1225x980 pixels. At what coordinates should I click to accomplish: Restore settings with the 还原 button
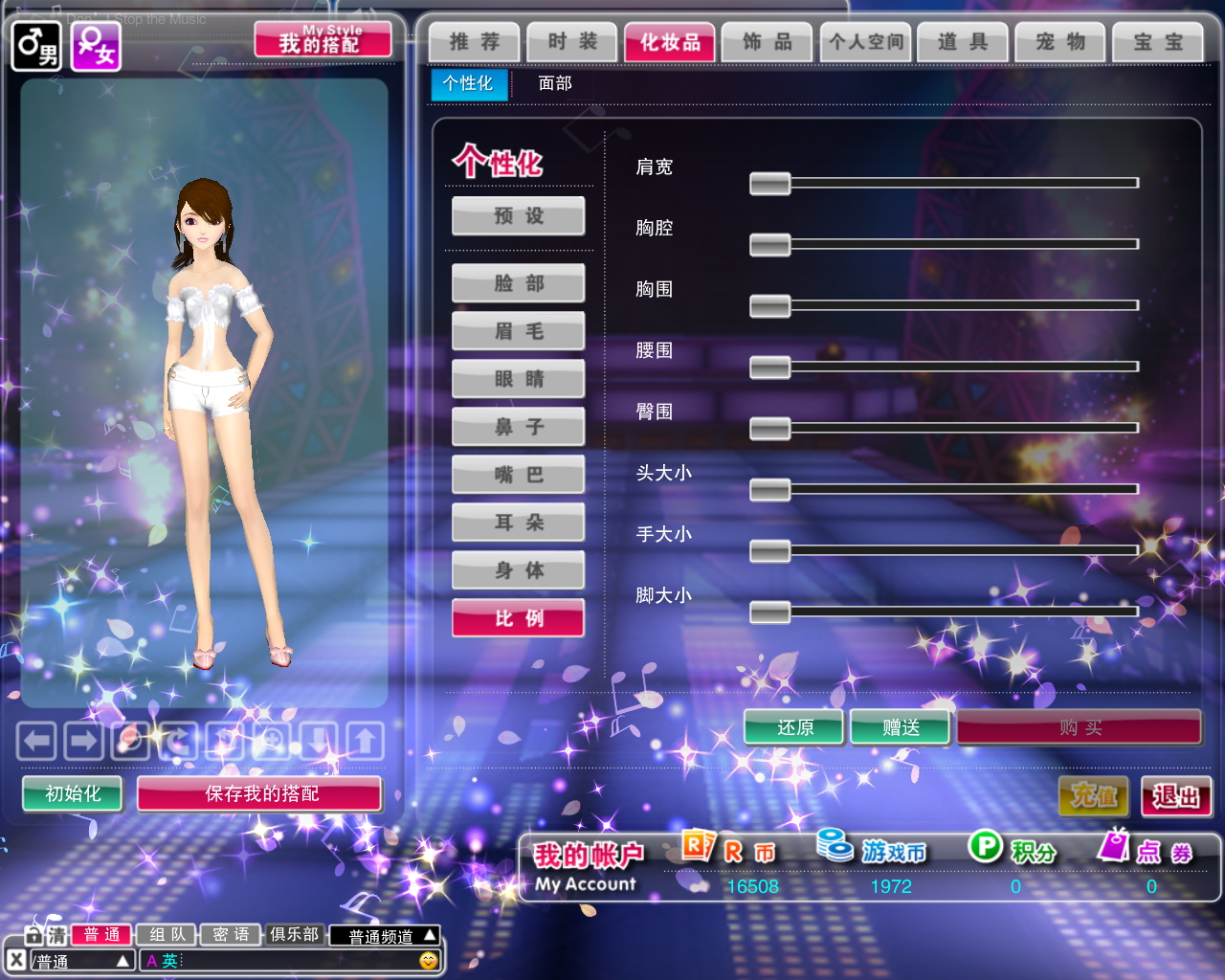(x=794, y=727)
